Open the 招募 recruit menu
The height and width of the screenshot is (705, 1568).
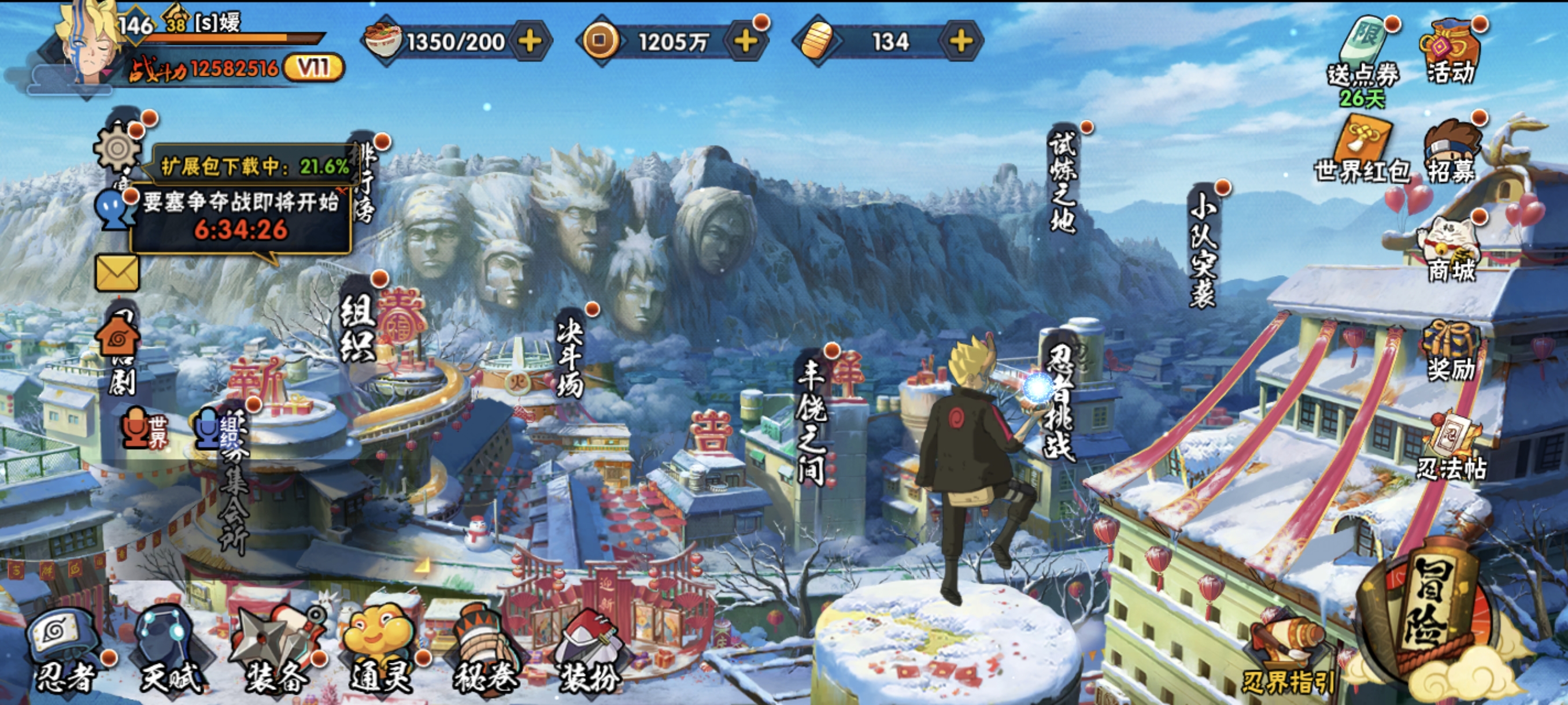1452,152
